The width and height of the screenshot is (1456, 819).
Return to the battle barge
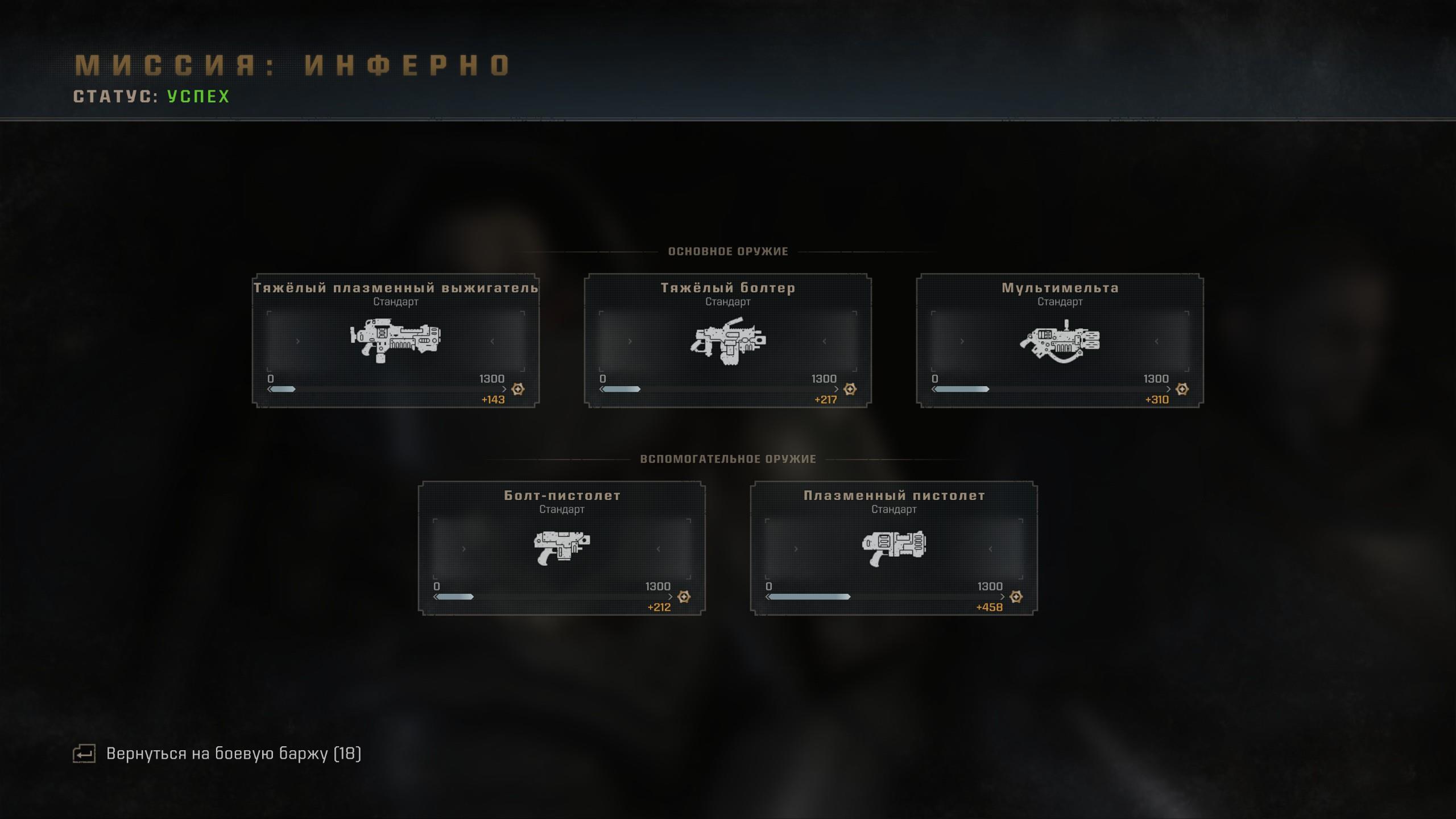(x=233, y=754)
